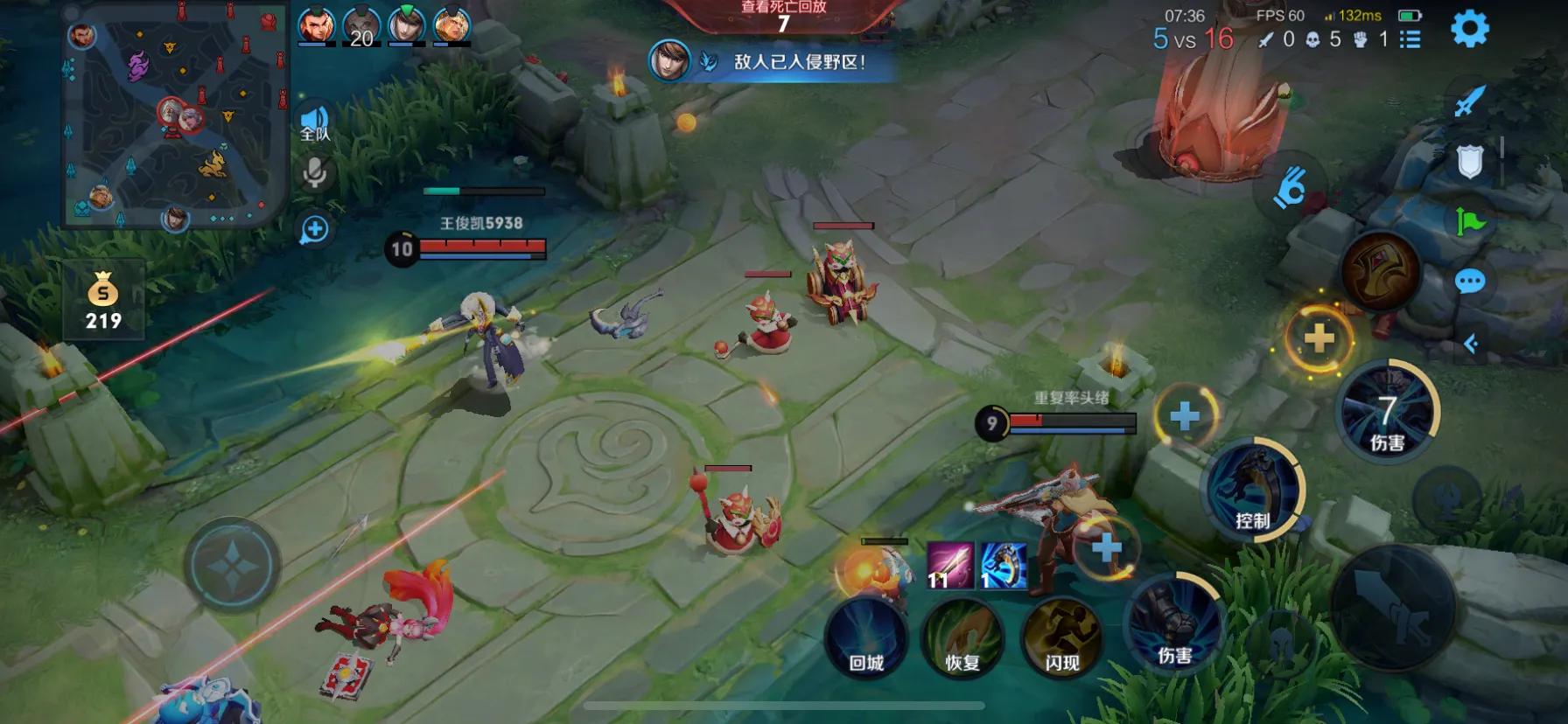Image resolution: width=1568 pixels, height=724 pixels.
Task: Send the sword attack signal
Action: click(1469, 101)
